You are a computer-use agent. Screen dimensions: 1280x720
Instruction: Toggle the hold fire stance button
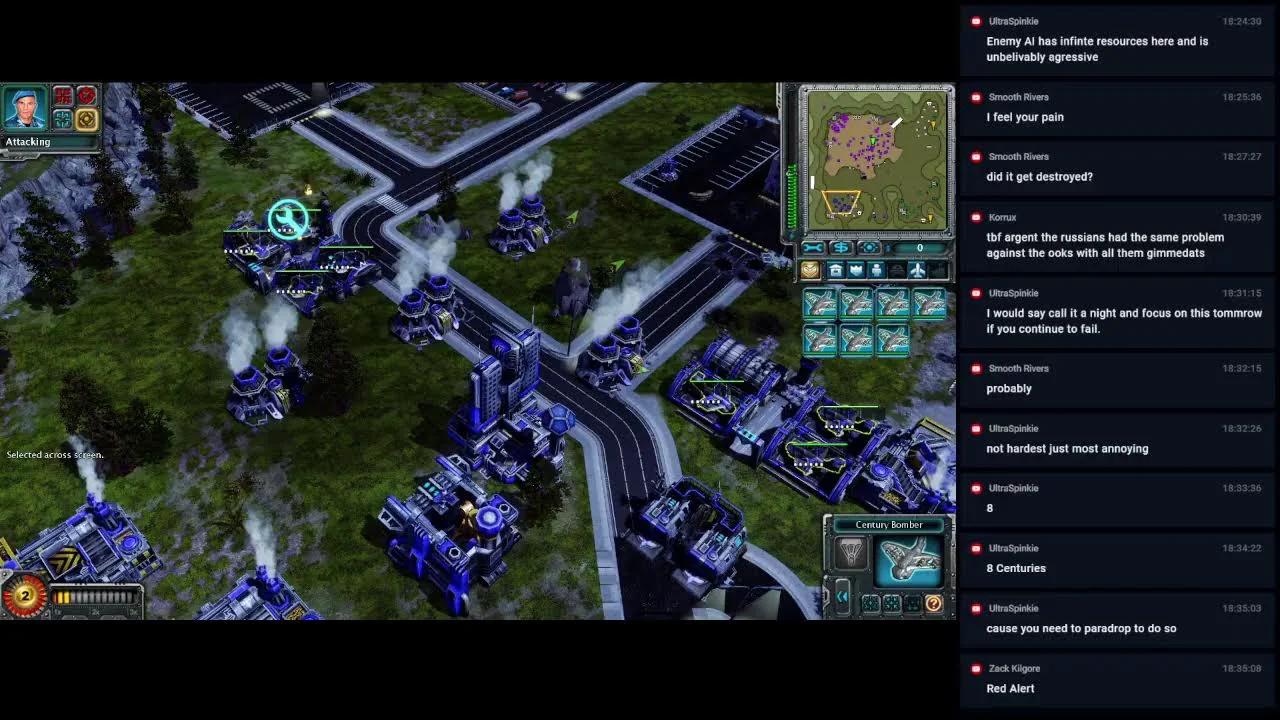pyautogui.click(x=910, y=602)
